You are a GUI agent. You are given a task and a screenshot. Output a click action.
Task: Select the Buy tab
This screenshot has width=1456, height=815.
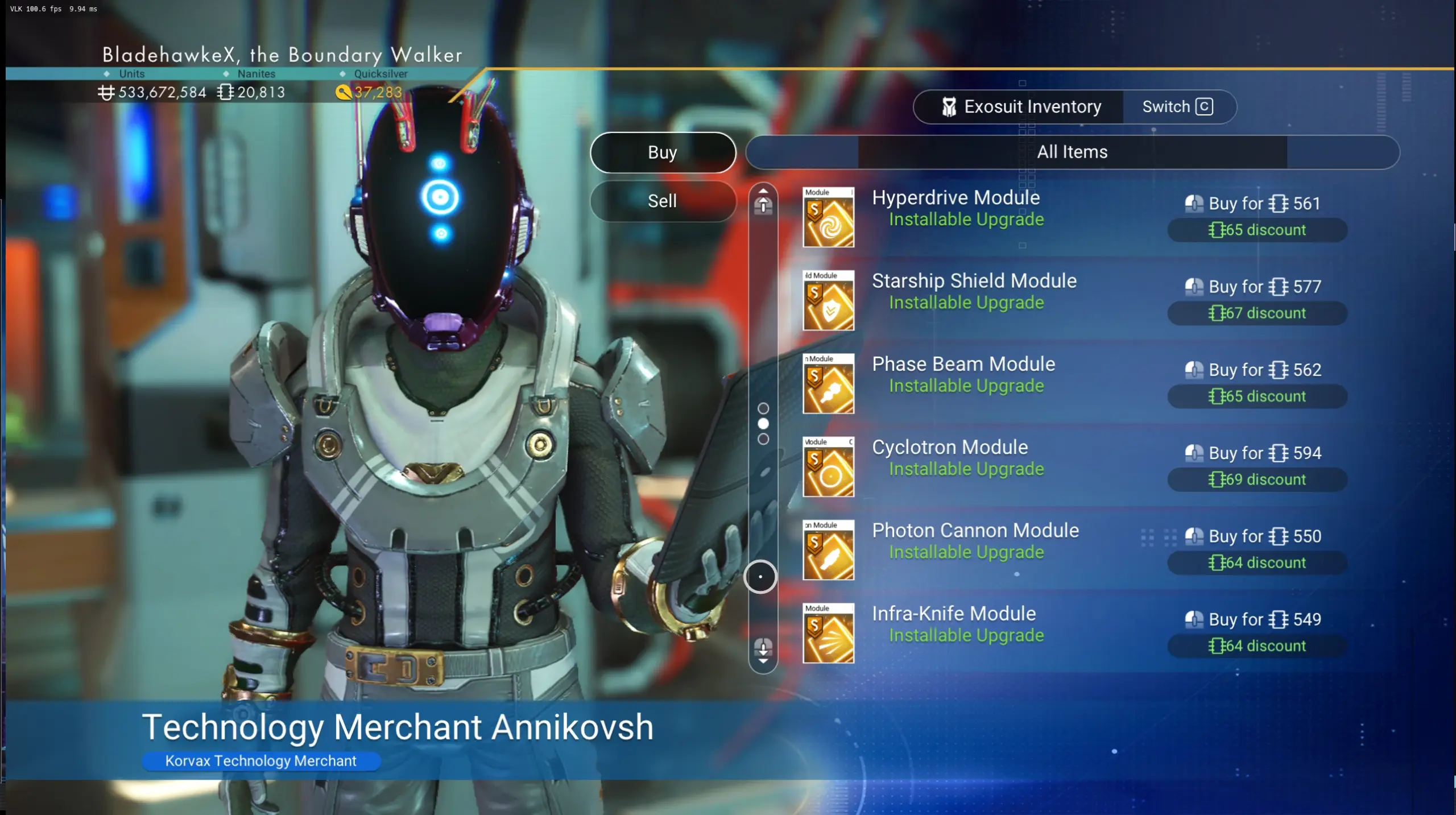pyautogui.click(x=663, y=152)
